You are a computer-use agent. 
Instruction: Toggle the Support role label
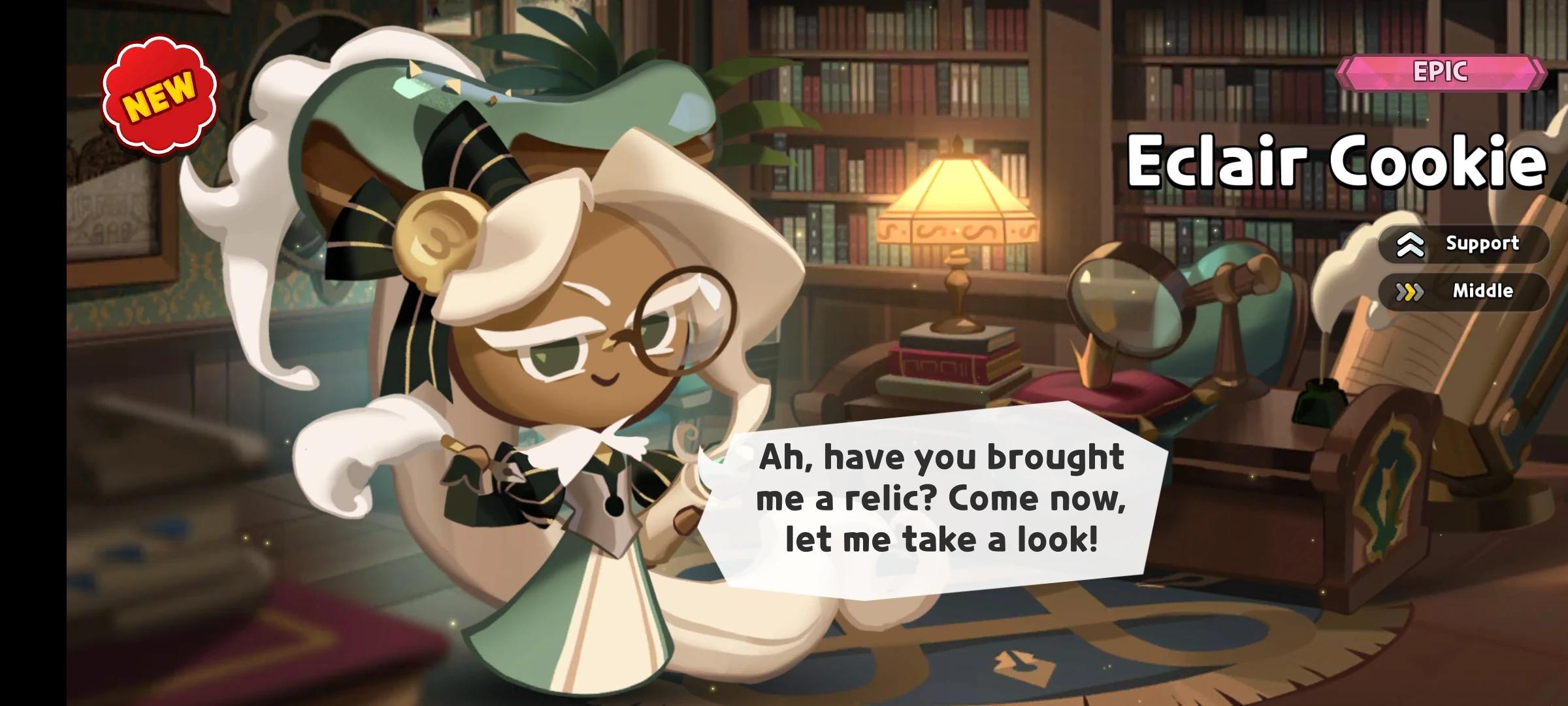click(x=1483, y=243)
